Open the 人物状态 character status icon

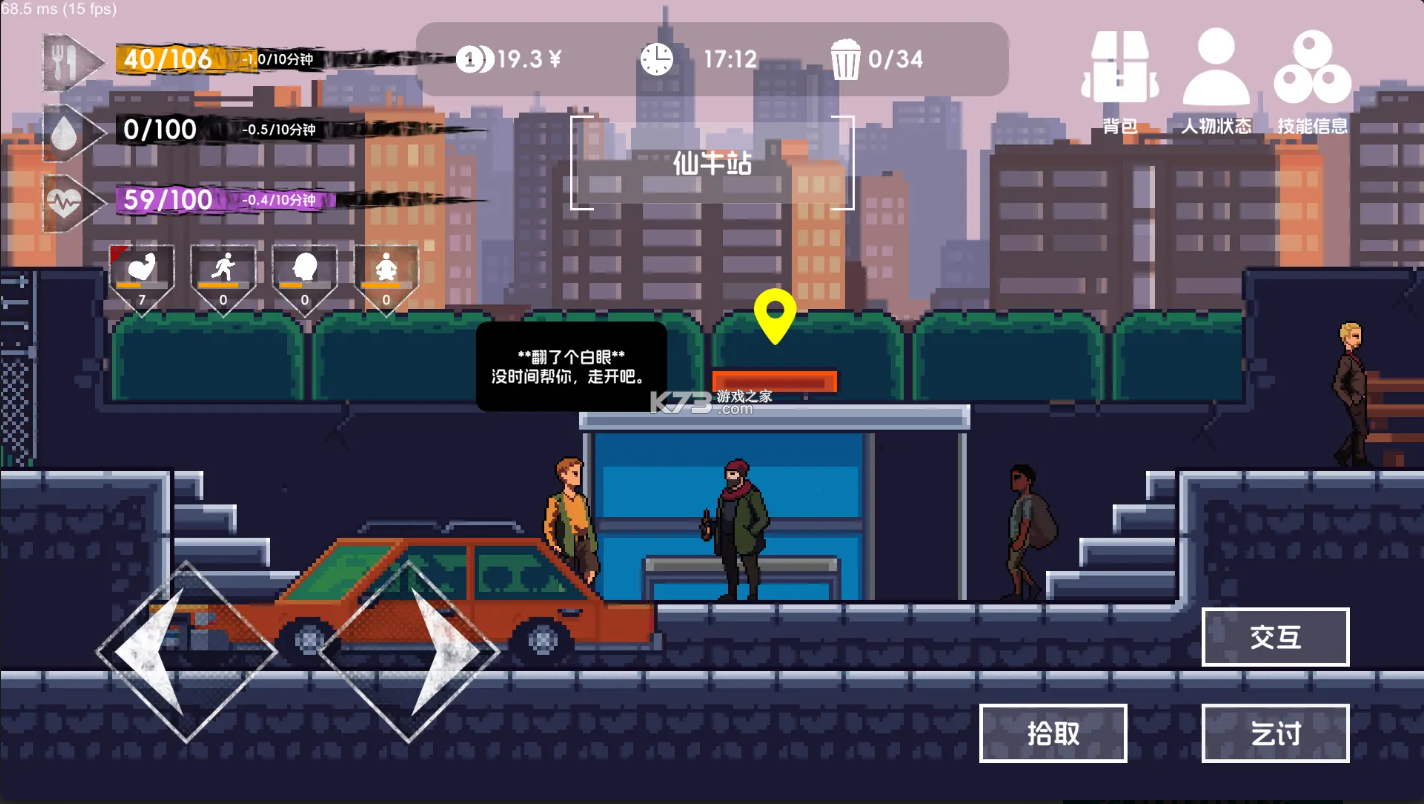[1214, 65]
